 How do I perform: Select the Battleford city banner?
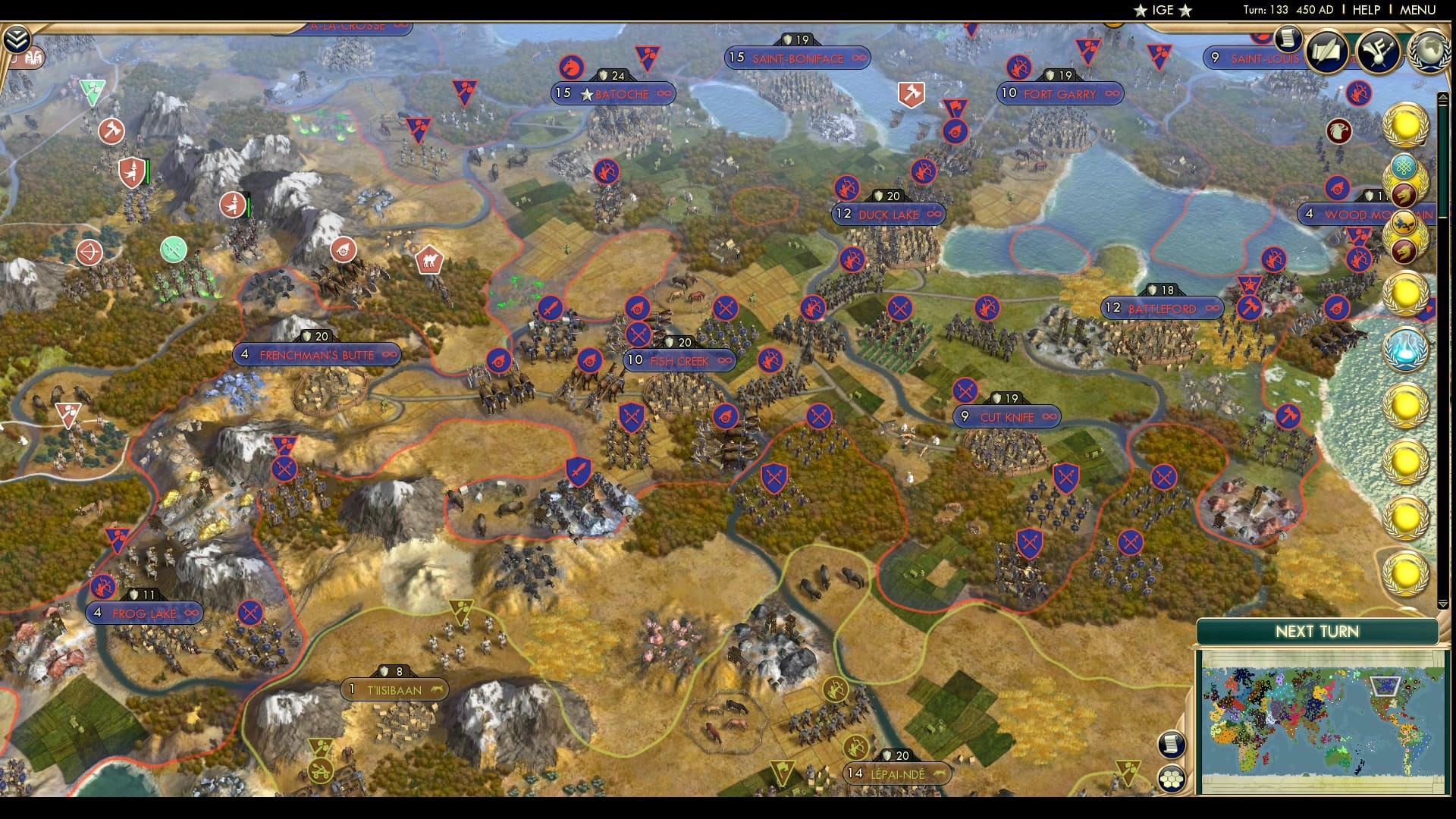[x=1162, y=309]
